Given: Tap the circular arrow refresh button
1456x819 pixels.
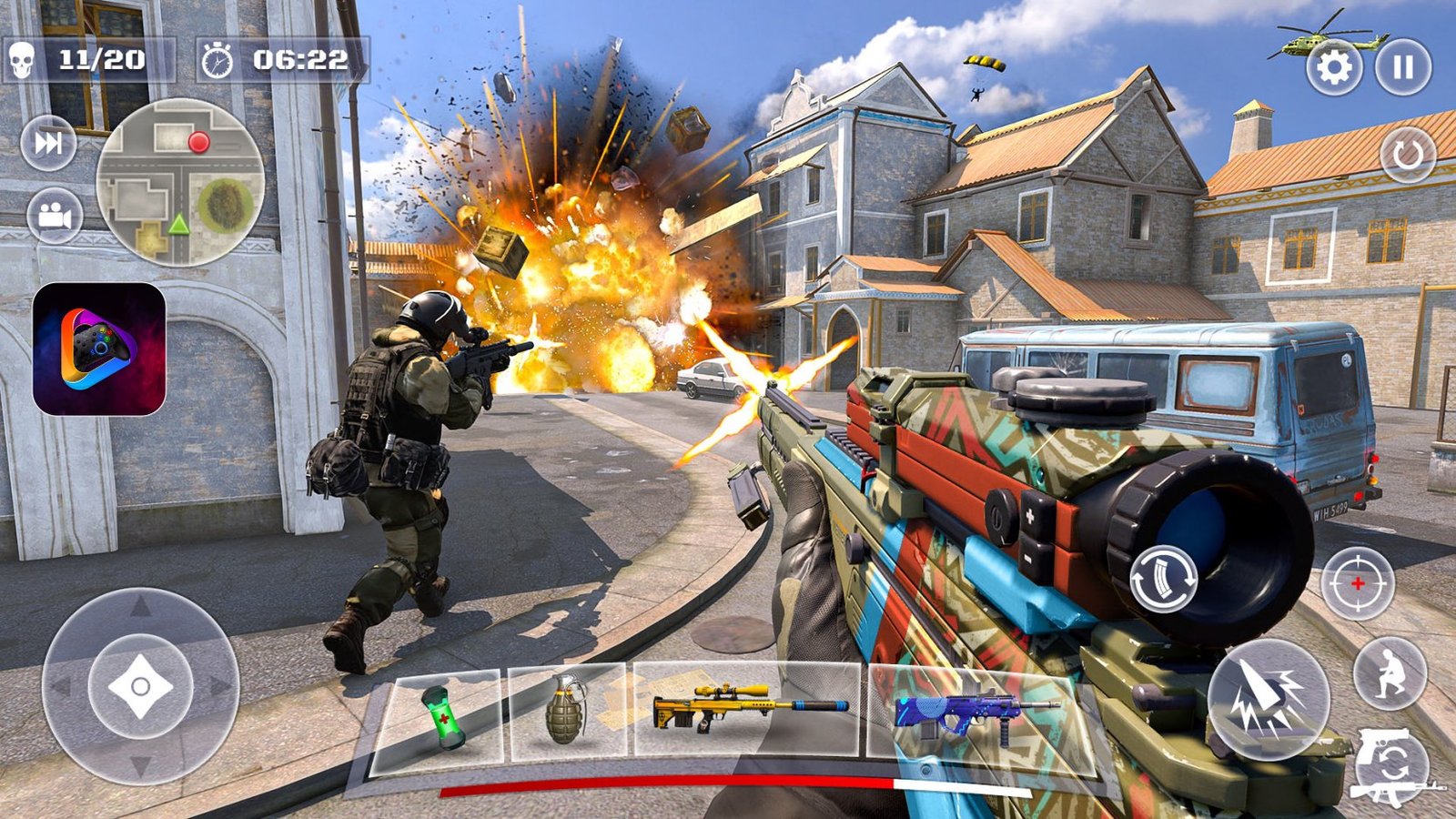Looking at the screenshot, I should (1407, 155).
